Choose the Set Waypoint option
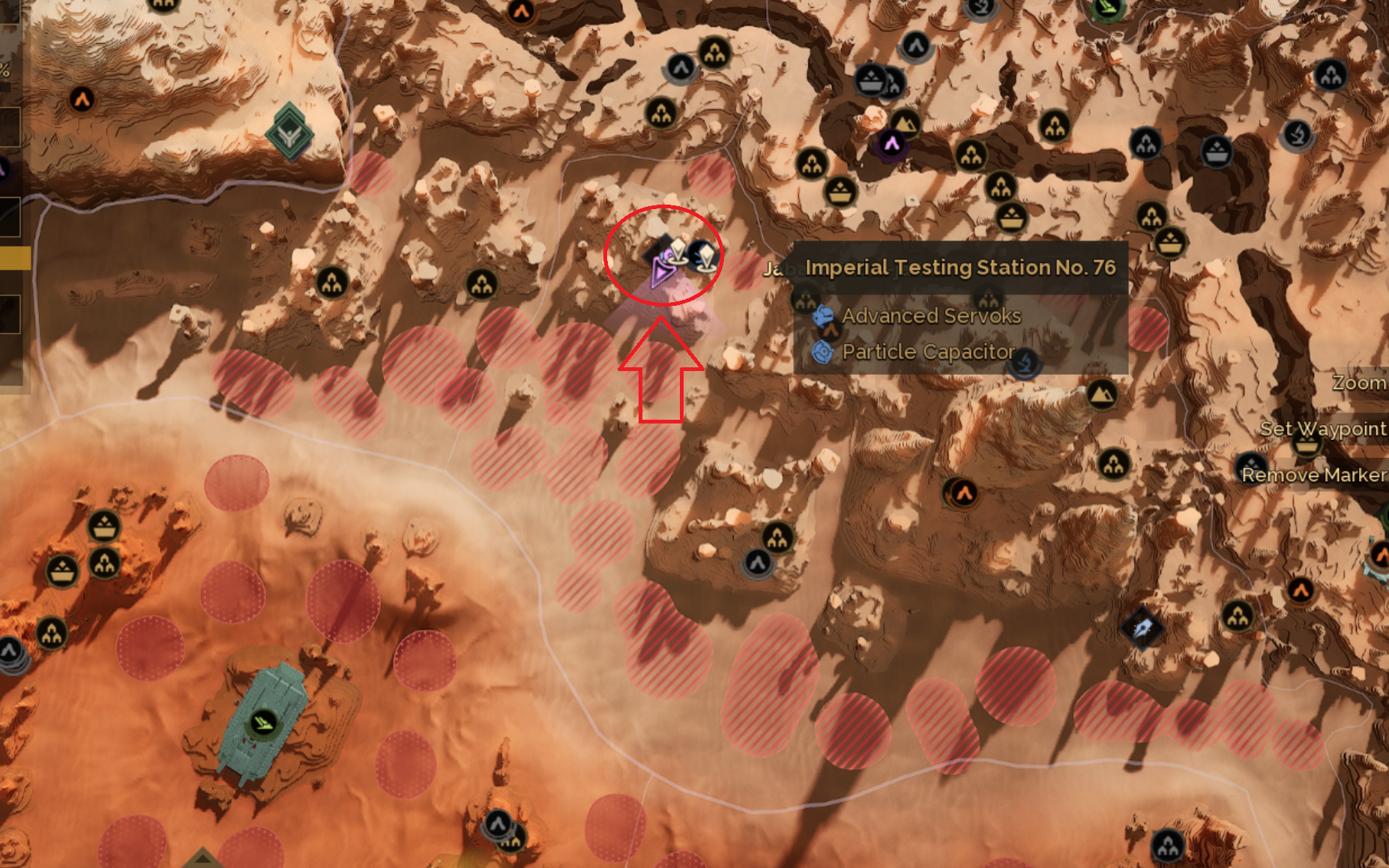1389x868 pixels. pyautogui.click(x=1322, y=429)
